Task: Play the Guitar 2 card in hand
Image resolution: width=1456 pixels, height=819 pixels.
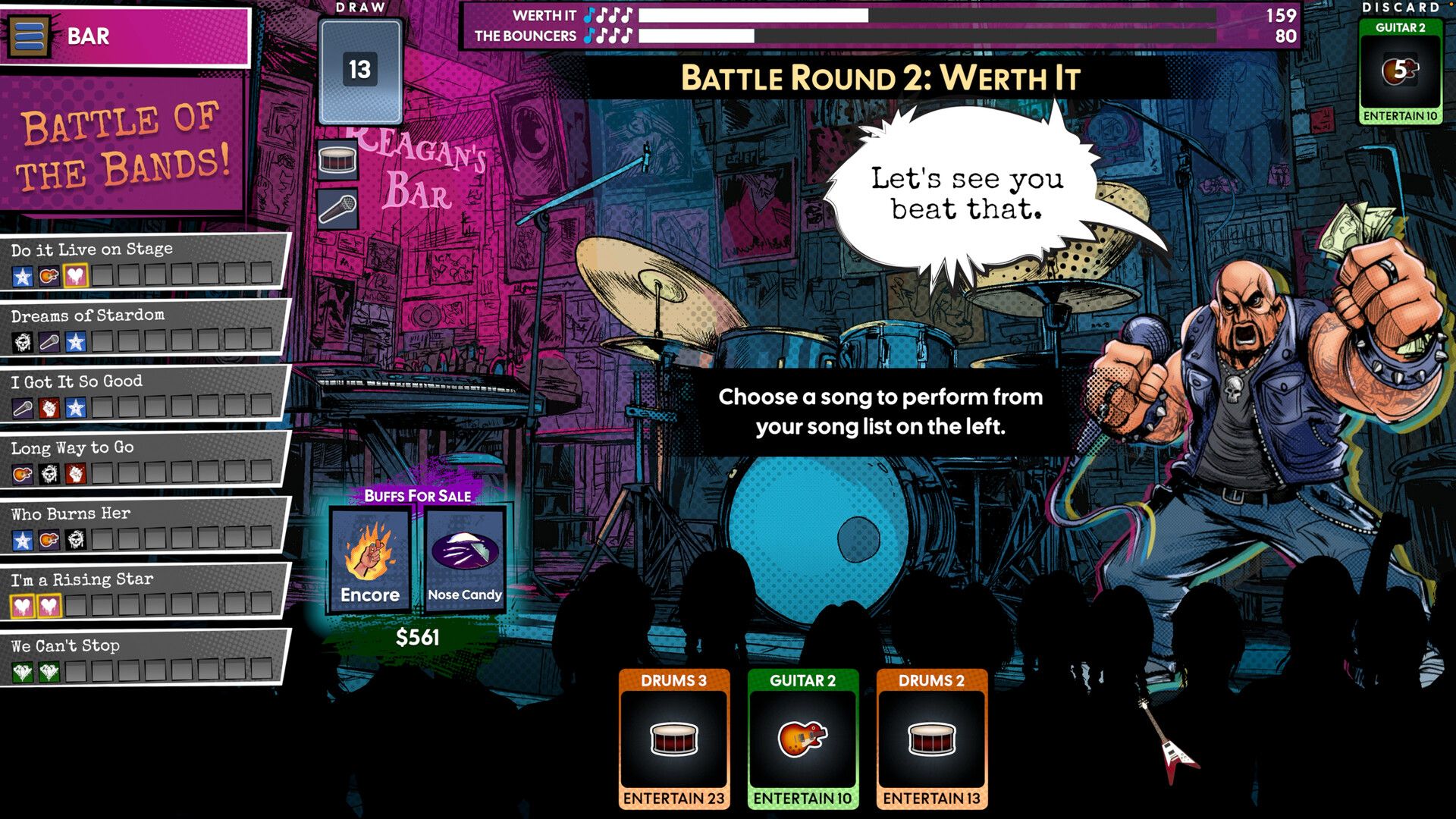Action: [803, 739]
